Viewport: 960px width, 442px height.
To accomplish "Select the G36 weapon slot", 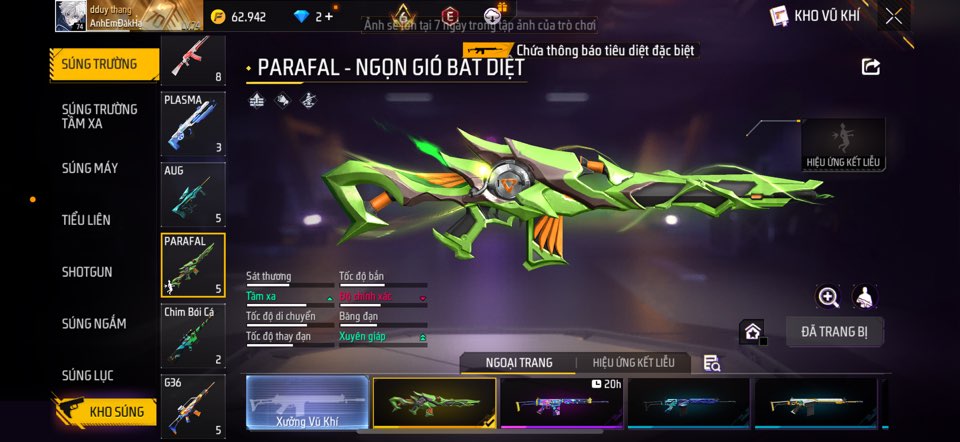I will click(x=193, y=406).
